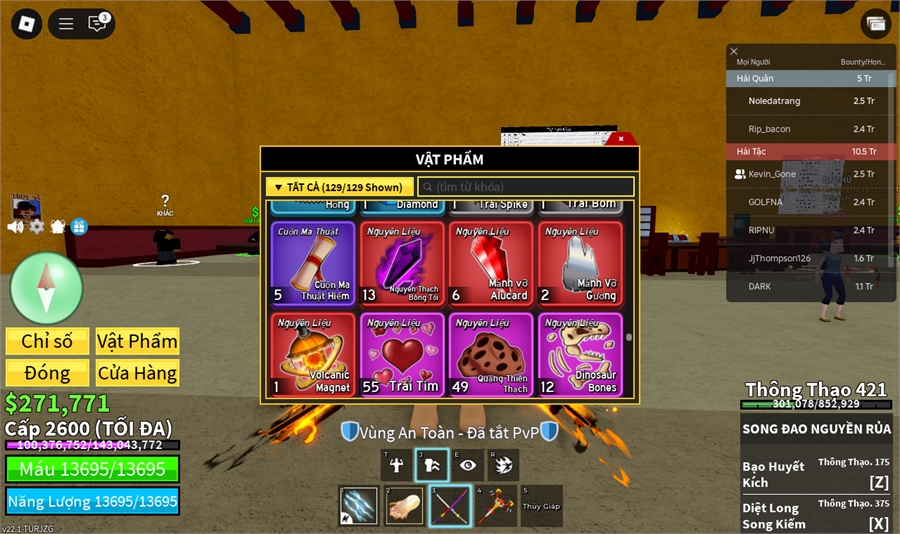Viewport: 900px width, 534px height.
Task: Choose the Trái Tim hearts item
Action: 402,354
